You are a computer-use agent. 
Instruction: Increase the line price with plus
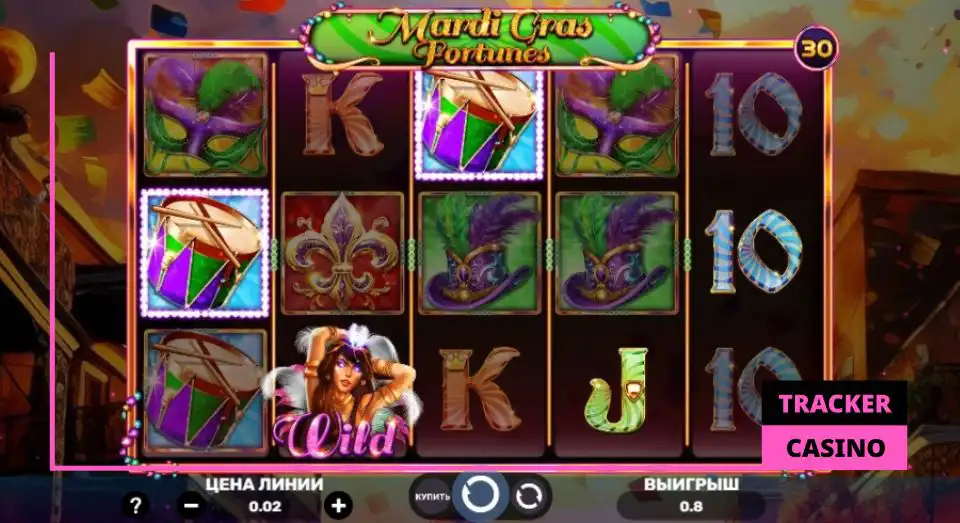pyautogui.click(x=339, y=505)
